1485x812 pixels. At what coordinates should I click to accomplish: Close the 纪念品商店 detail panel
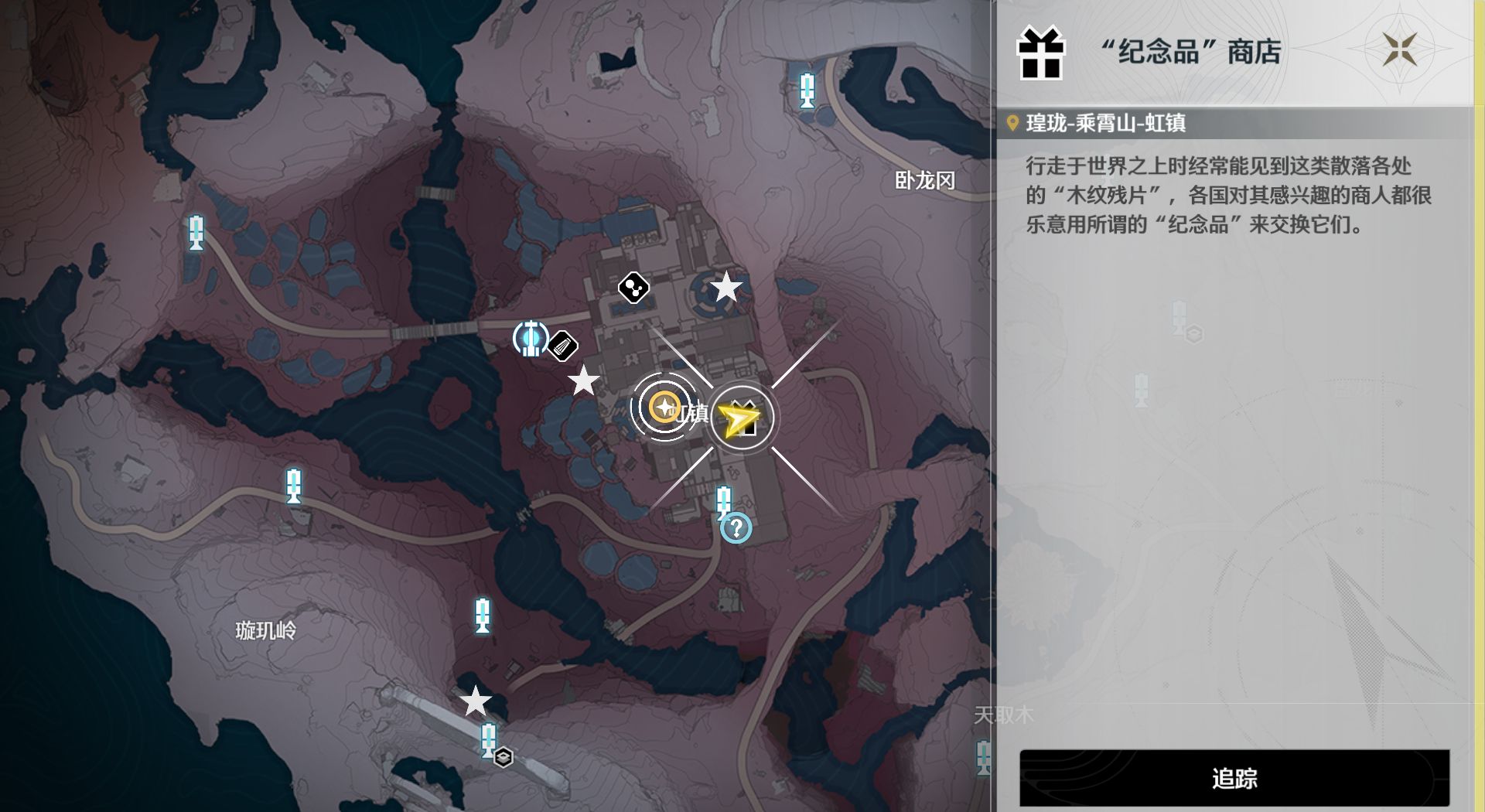coord(1400,49)
